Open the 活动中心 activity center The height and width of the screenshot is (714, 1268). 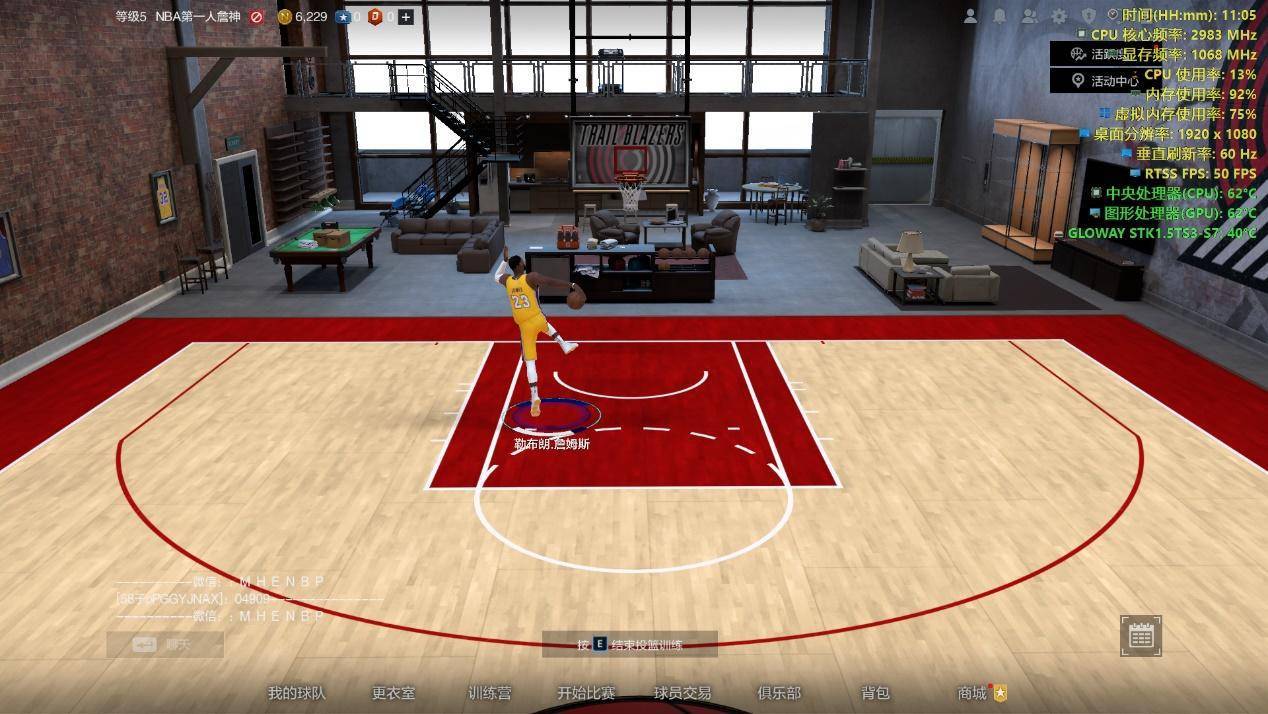1104,81
